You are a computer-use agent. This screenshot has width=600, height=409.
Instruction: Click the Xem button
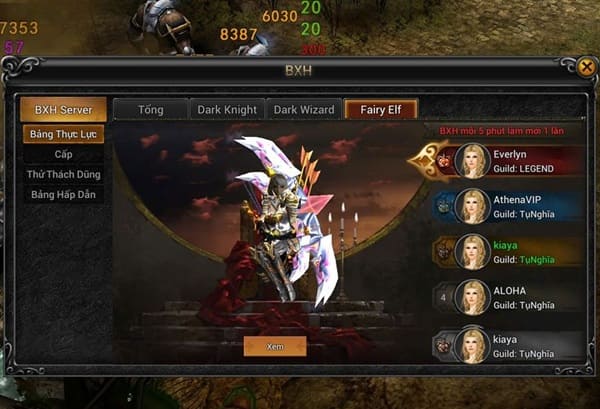(274, 345)
